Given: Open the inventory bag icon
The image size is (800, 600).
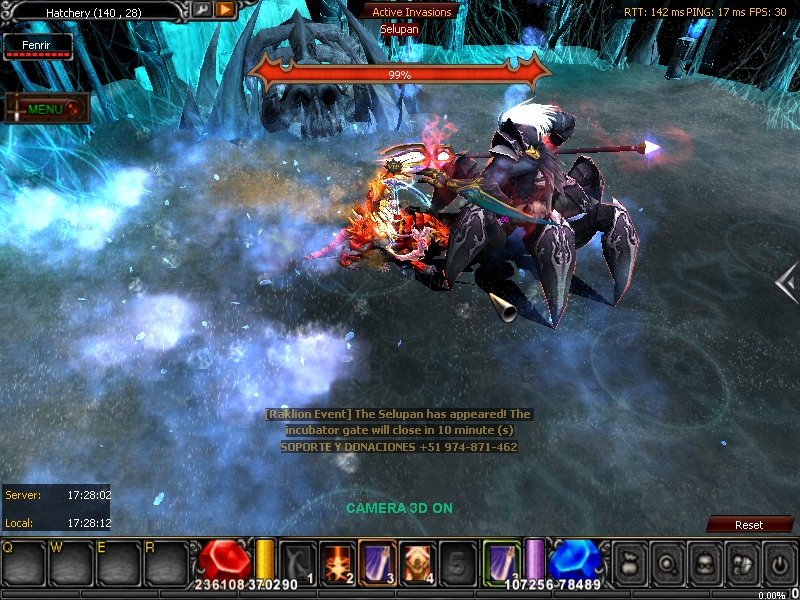Looking at the screenshot, I should coord(628,563).
